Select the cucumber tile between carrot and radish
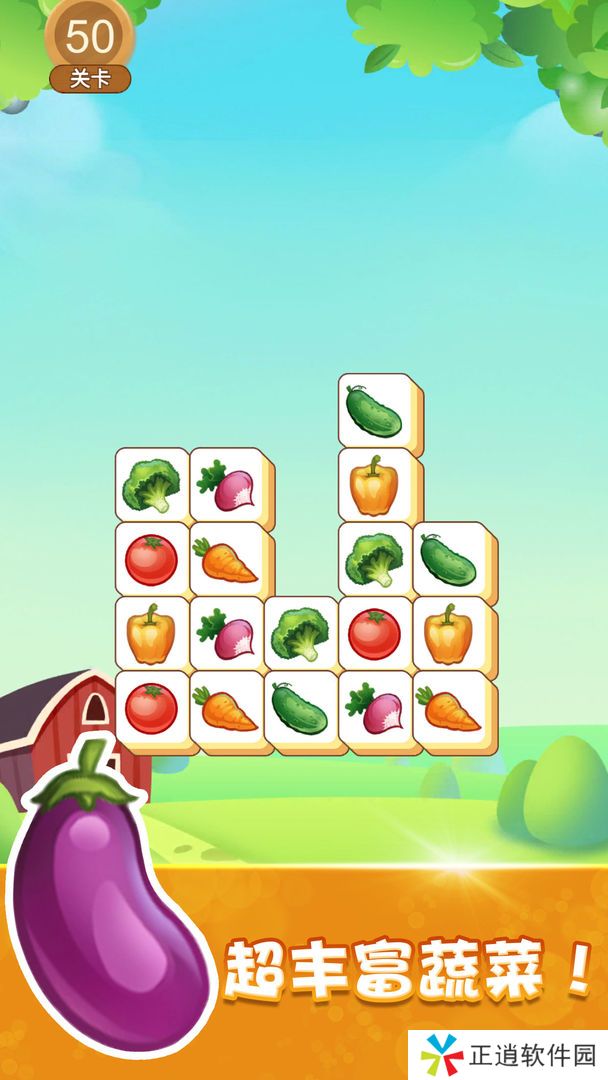 click(299, 707)
